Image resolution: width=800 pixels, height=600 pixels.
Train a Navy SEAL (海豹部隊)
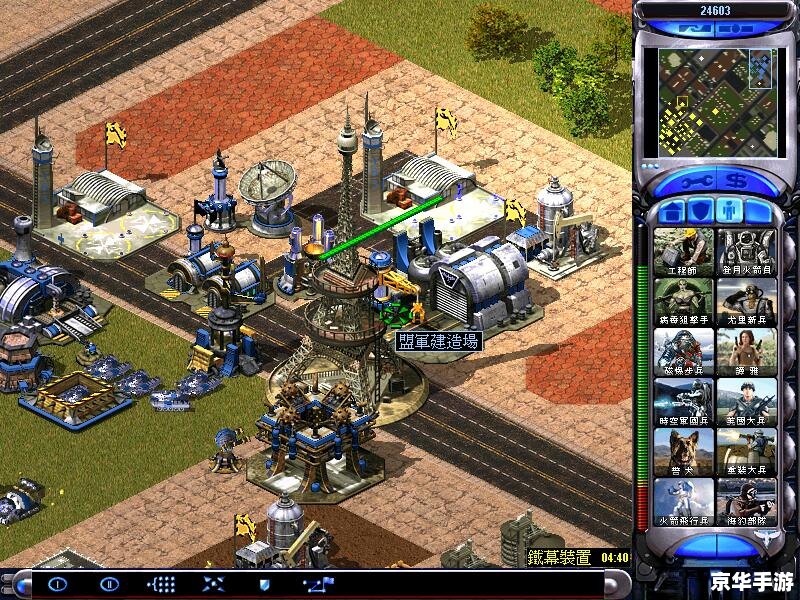746,501
